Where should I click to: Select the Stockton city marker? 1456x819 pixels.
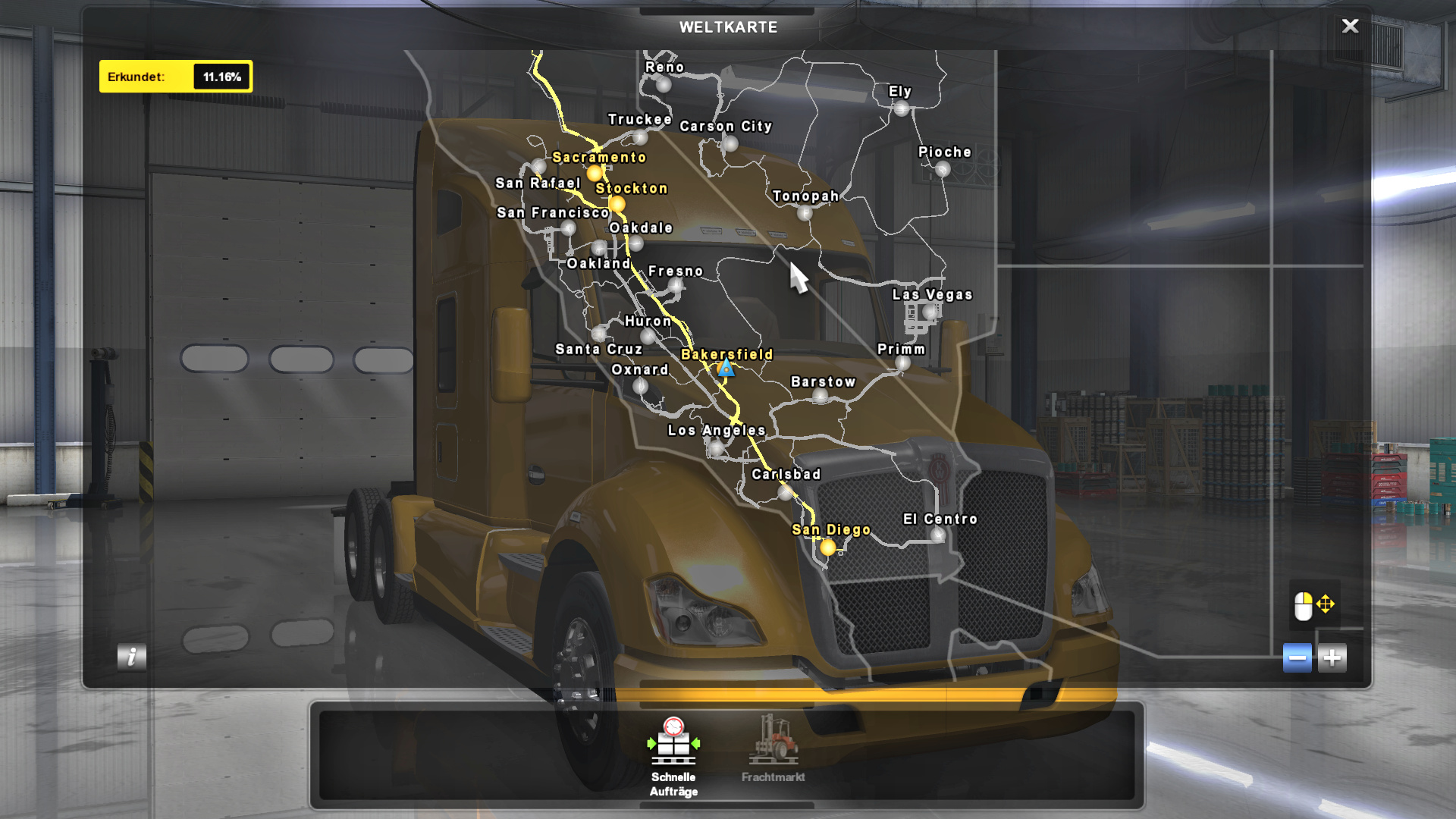point(617,204)
